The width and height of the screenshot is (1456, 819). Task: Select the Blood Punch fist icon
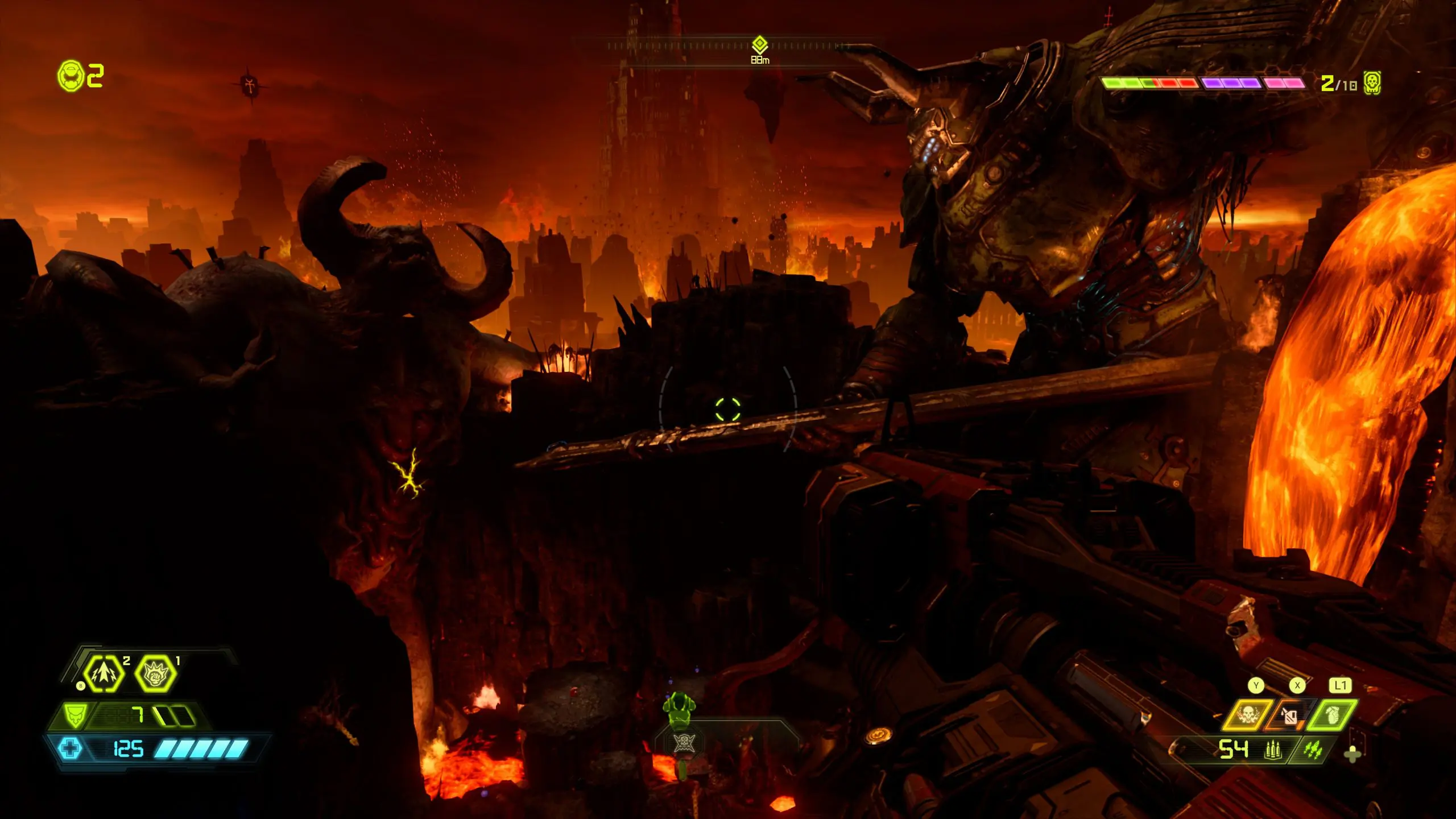tap(155, 674)
